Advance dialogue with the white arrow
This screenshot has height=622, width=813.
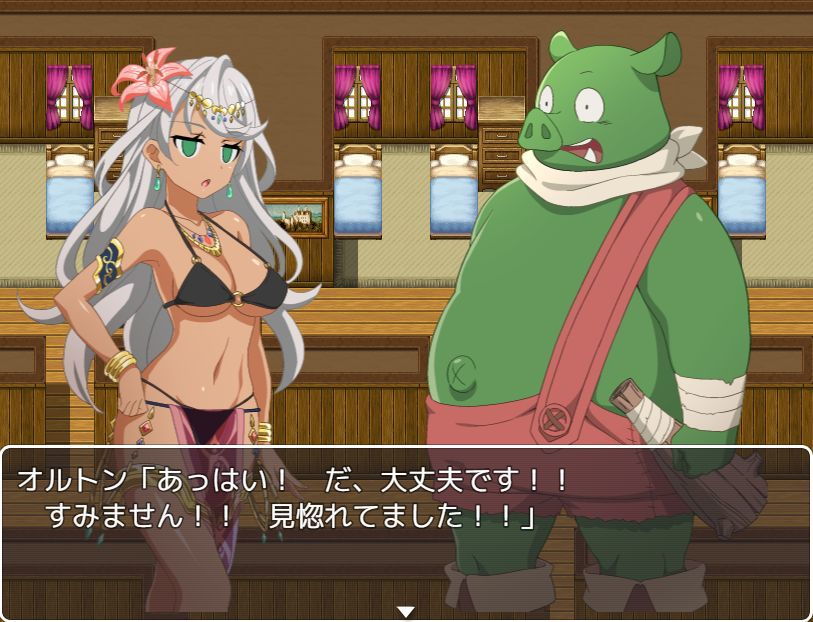[x=405, y=610]
